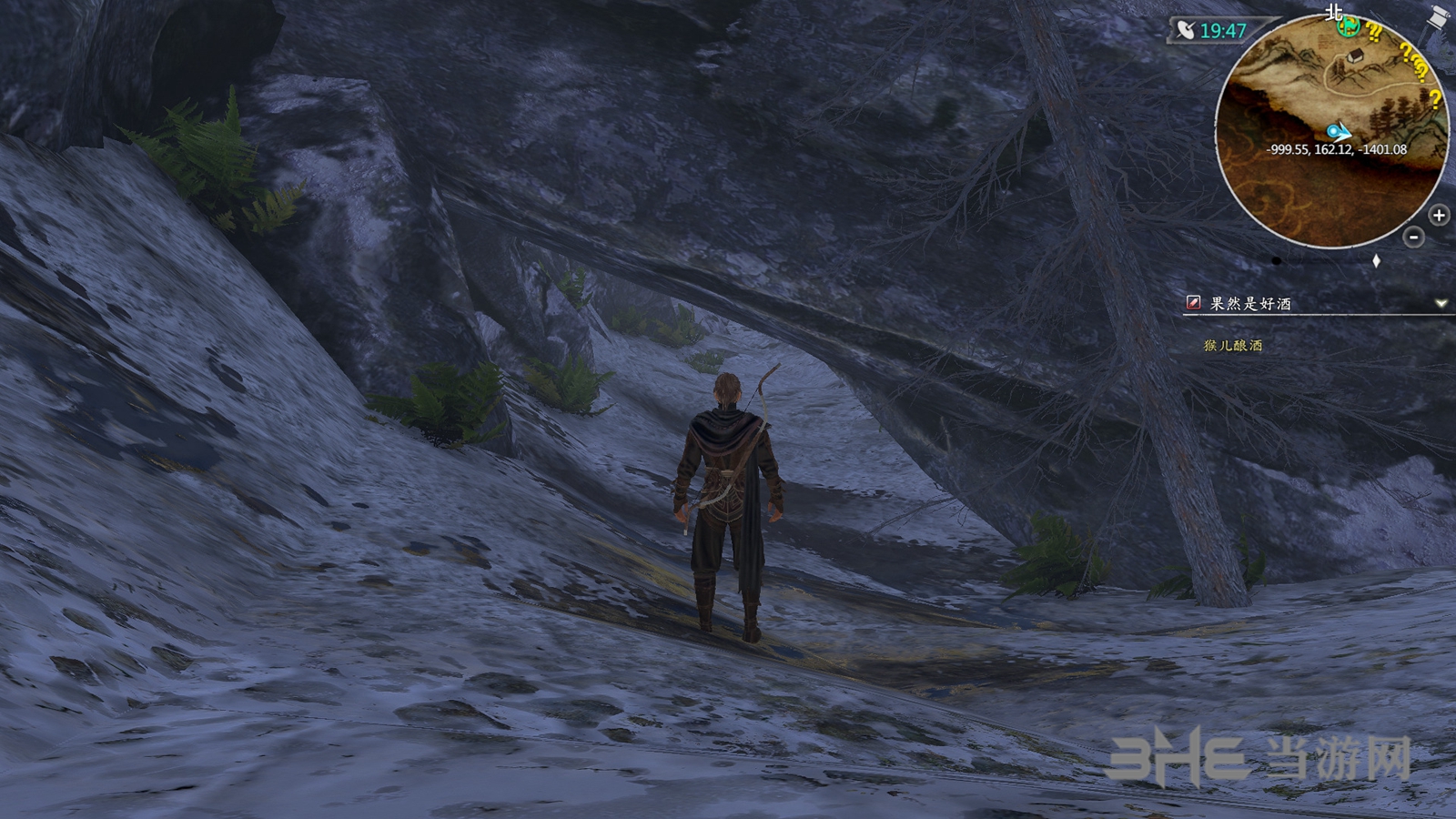Screen dimensions: 1456x819
Task: Open the quest titled 果然是好酒
Action: [x=1250, y=304]
